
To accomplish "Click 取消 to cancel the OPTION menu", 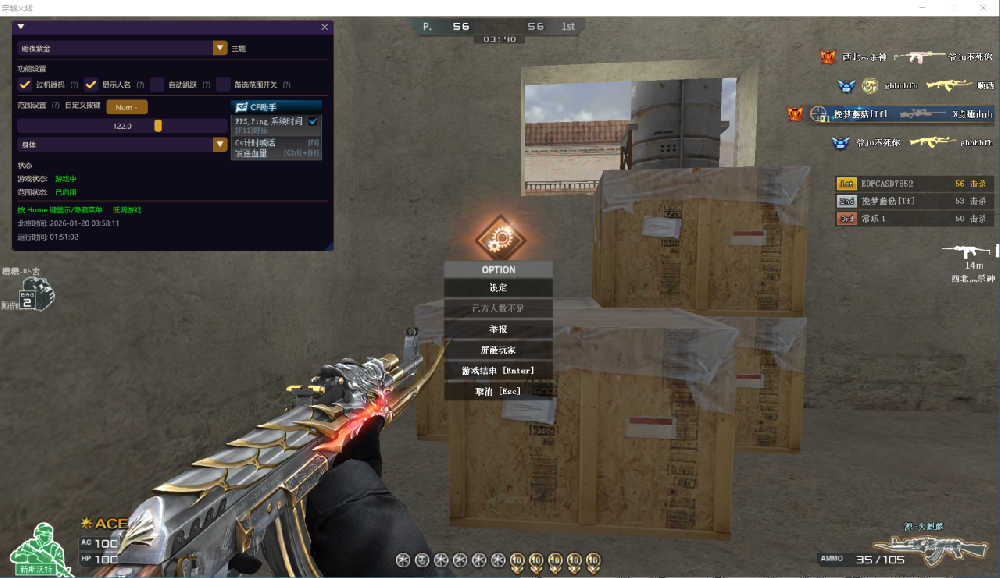I will click(498, 391).
